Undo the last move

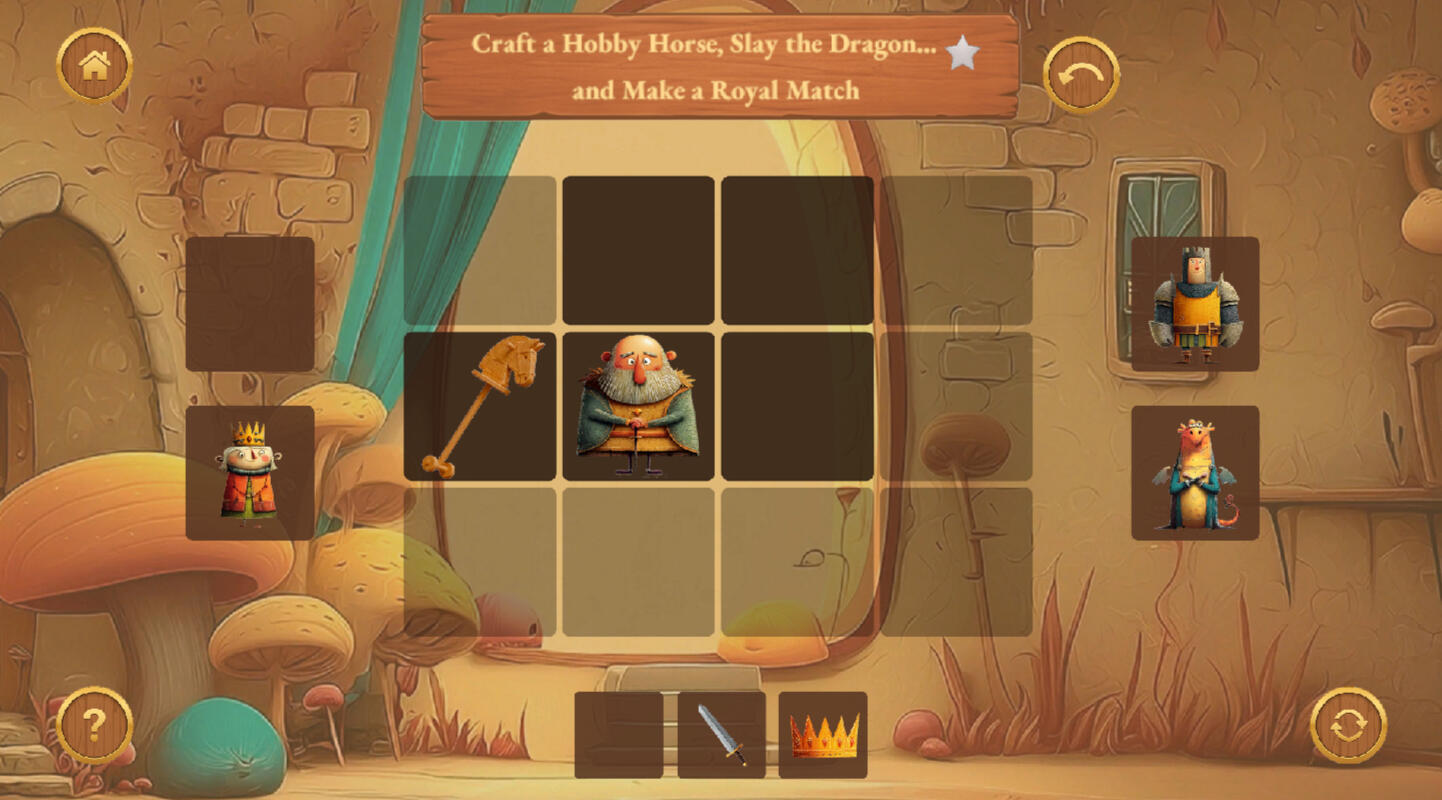tap(1081, 75)
